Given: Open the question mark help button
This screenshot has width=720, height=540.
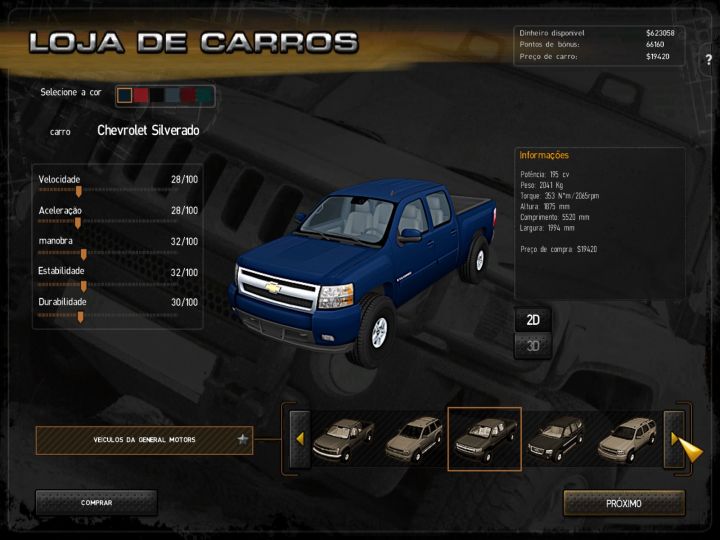Looking at the screenshot, I should [x=708, y=87].
